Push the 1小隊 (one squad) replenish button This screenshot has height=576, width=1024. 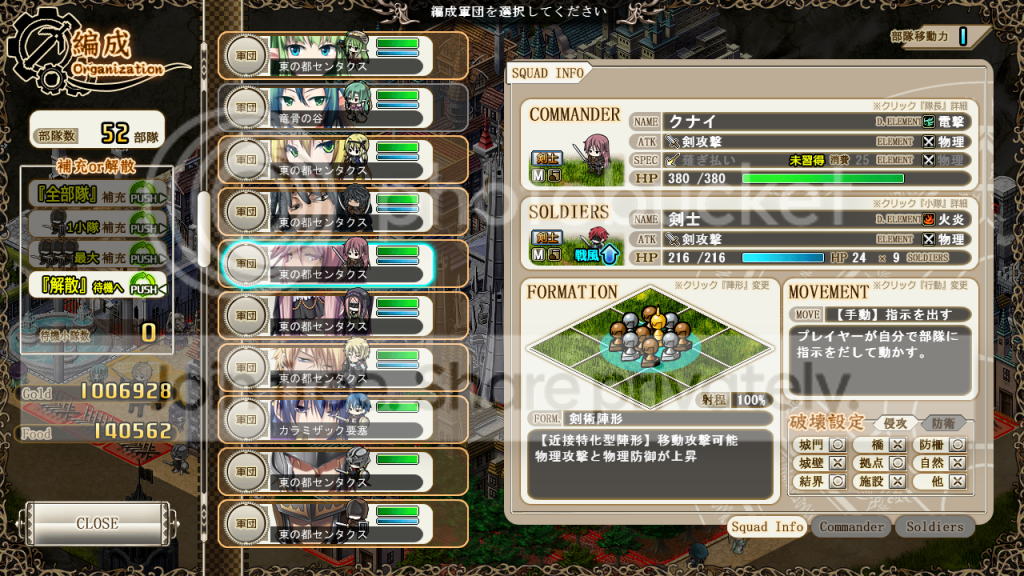pos(147,227)
